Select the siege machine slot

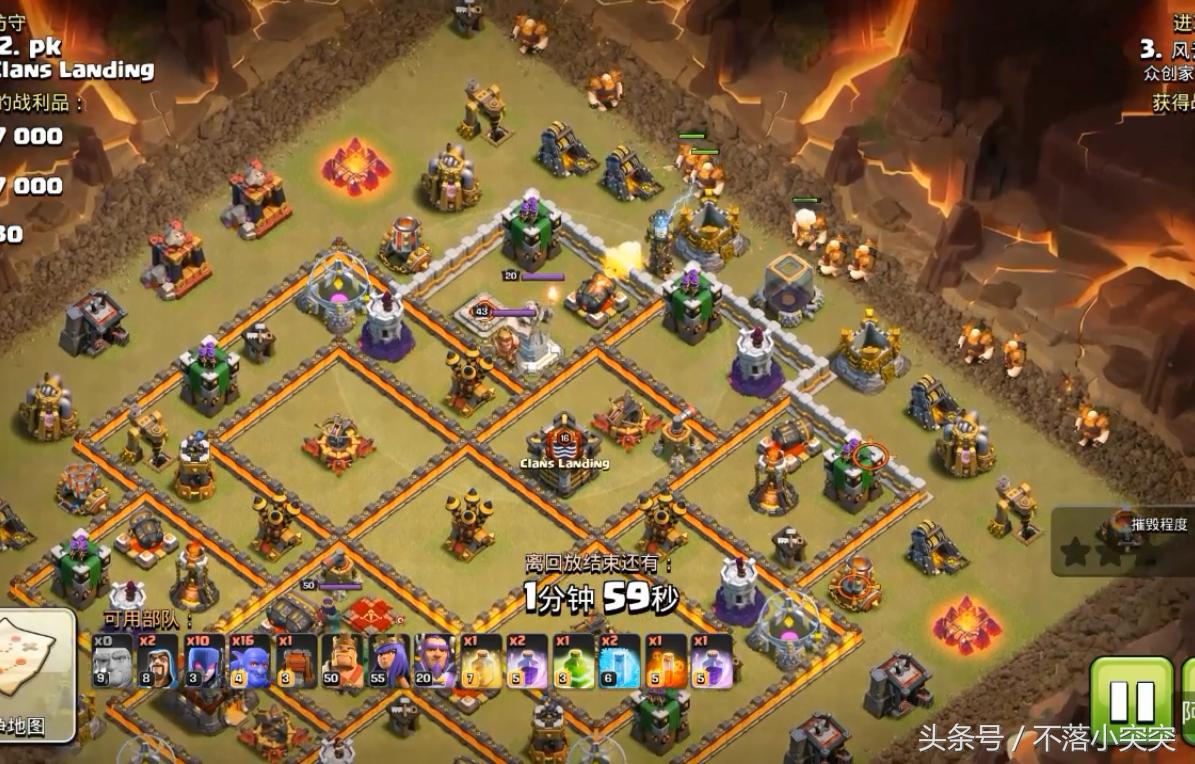coord(296,661)
